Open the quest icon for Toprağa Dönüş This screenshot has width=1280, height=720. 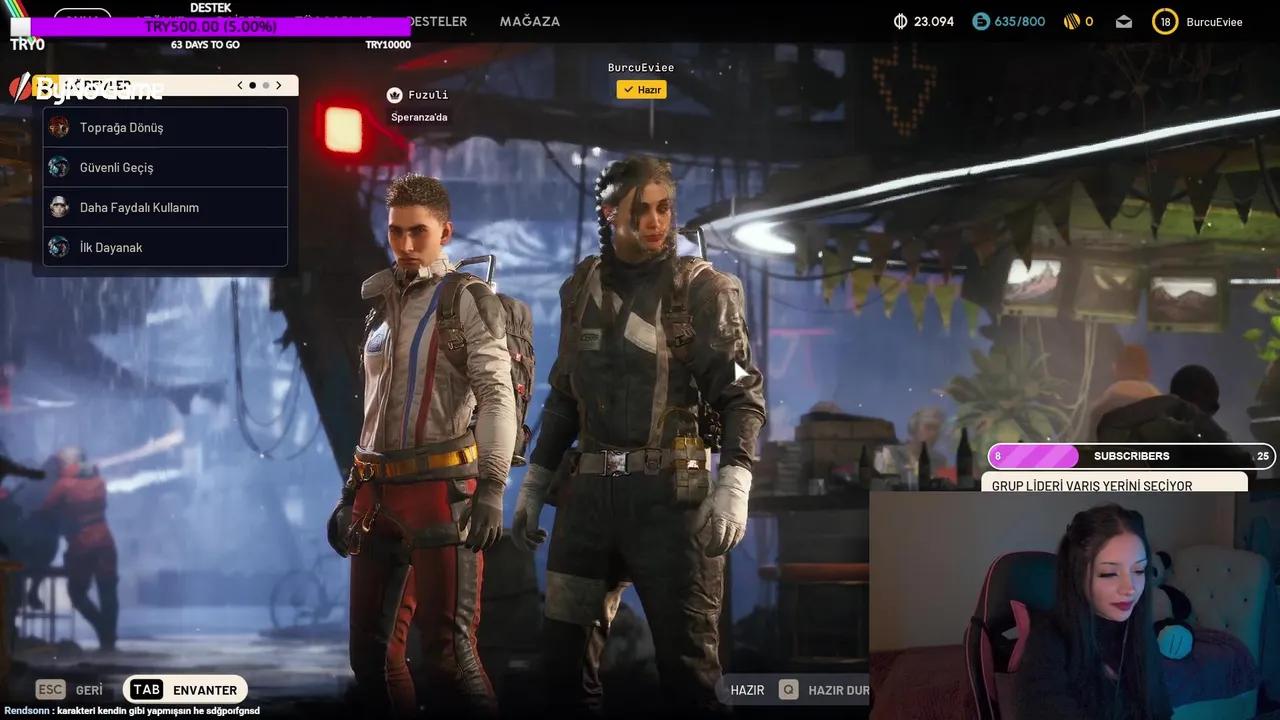point(59,127)
